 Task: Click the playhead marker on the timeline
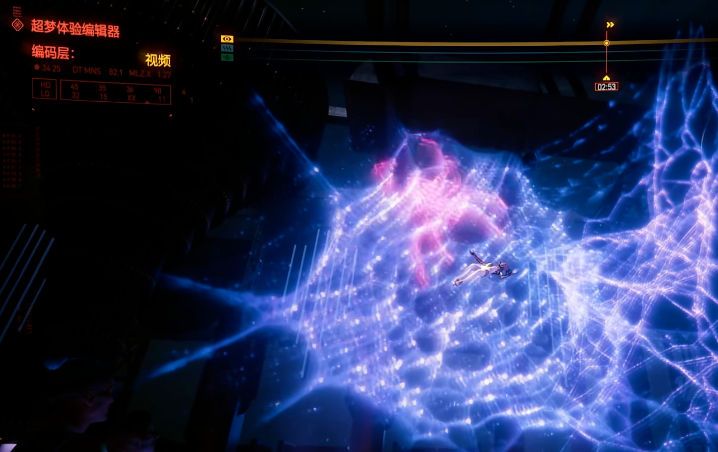(x=606, y=43)
